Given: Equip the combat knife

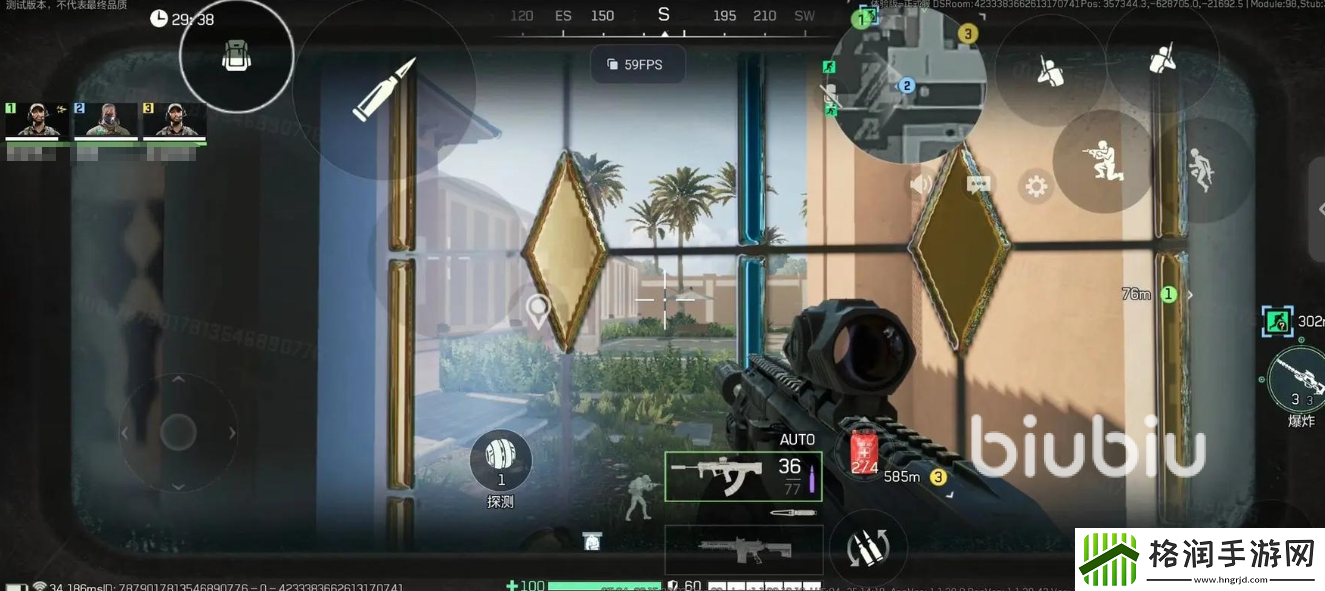Looking at the screenshot, I should (792, 513).
